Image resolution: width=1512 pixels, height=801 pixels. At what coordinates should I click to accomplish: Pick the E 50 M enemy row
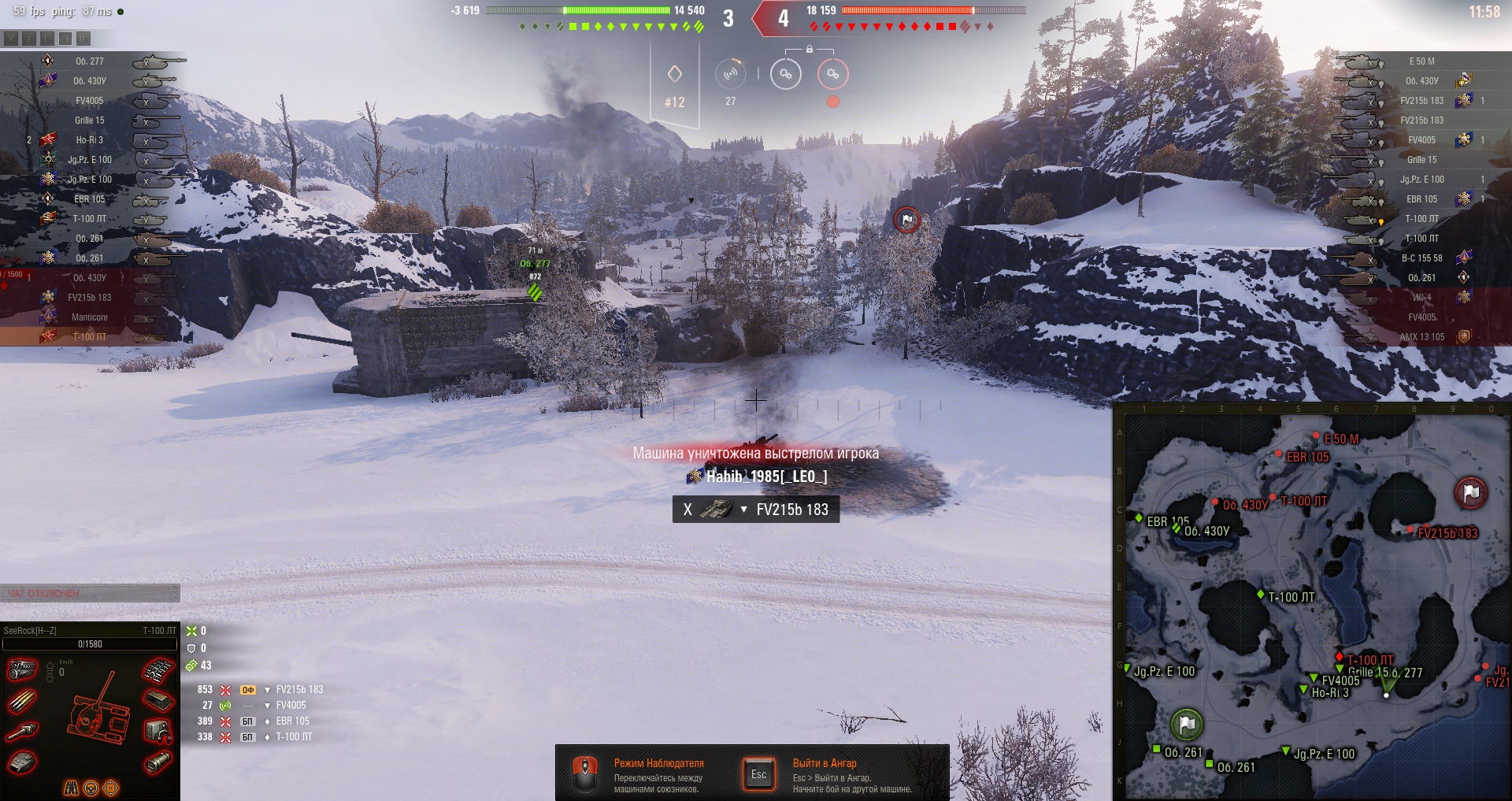tap(1421, 61)
